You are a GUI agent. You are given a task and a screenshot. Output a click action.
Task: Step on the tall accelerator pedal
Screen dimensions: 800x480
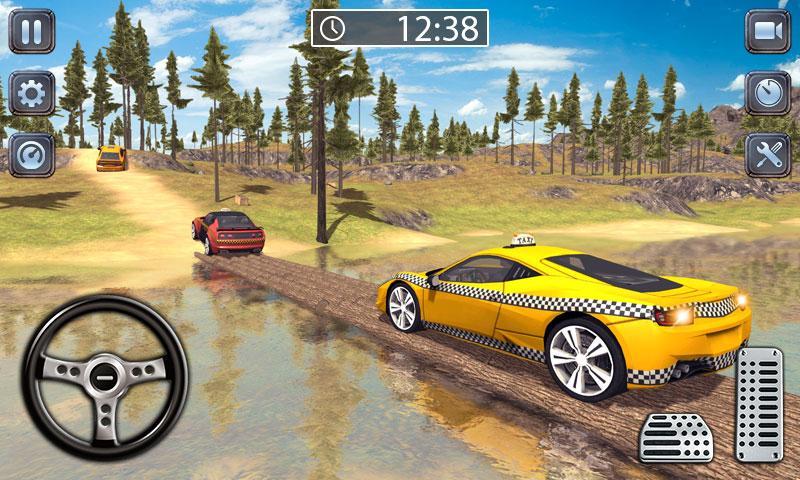[759, 404]
